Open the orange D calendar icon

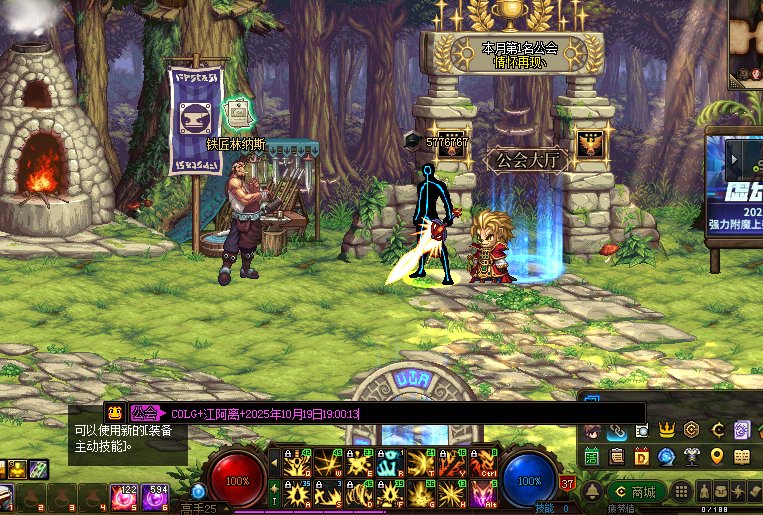[641, 457]
